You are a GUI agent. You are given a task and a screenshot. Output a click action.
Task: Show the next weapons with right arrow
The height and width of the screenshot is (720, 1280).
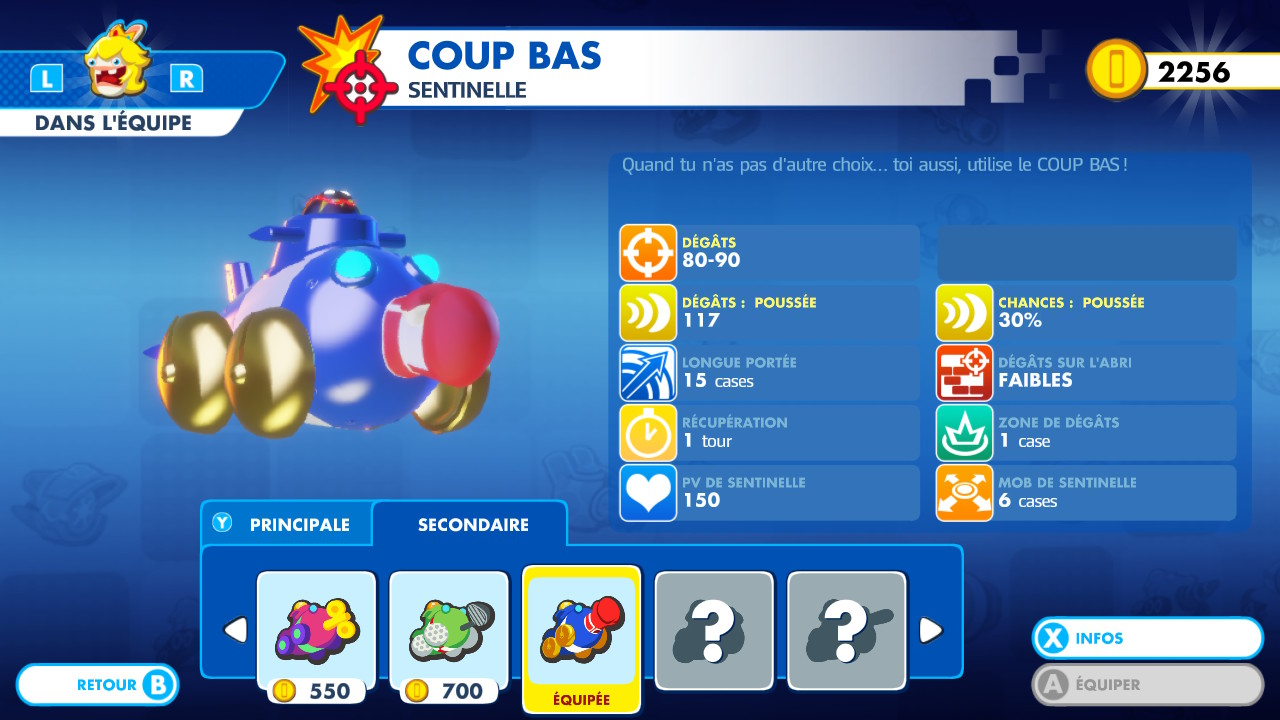[930, 630]
